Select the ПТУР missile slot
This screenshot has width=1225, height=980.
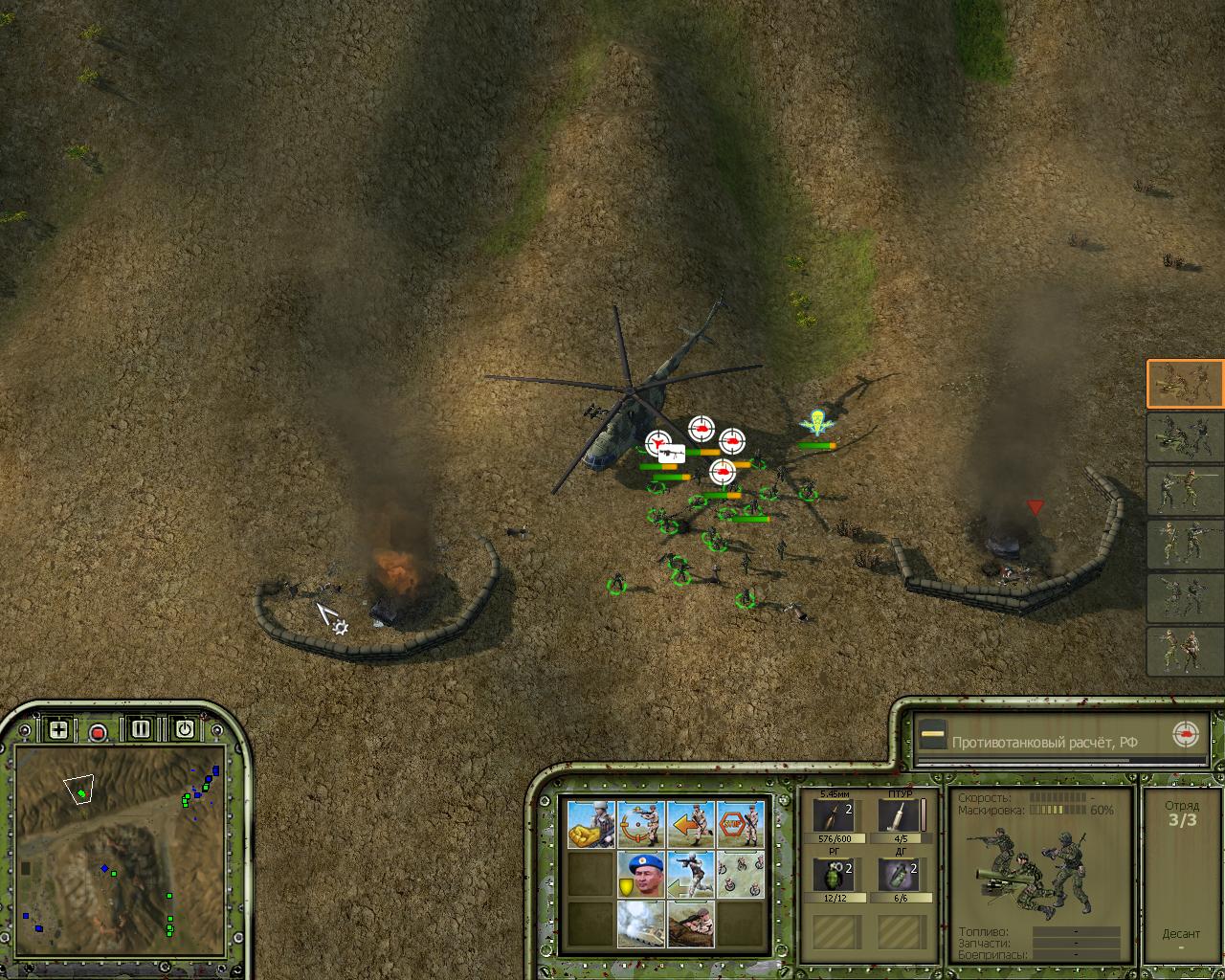tap(900, 816)
